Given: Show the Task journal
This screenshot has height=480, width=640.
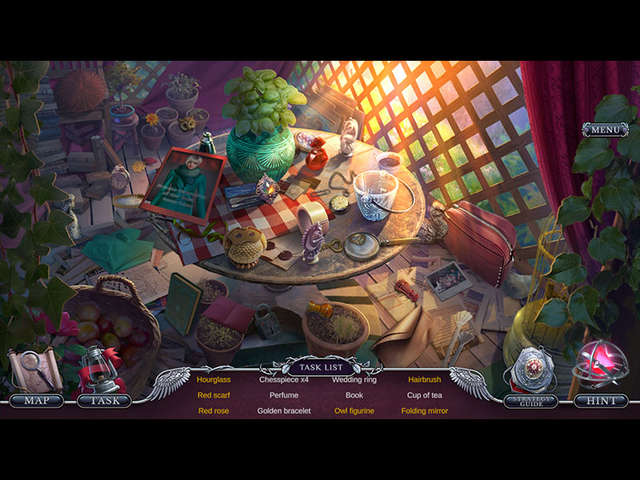Looking at the screenshot, I should coord(104,401).
